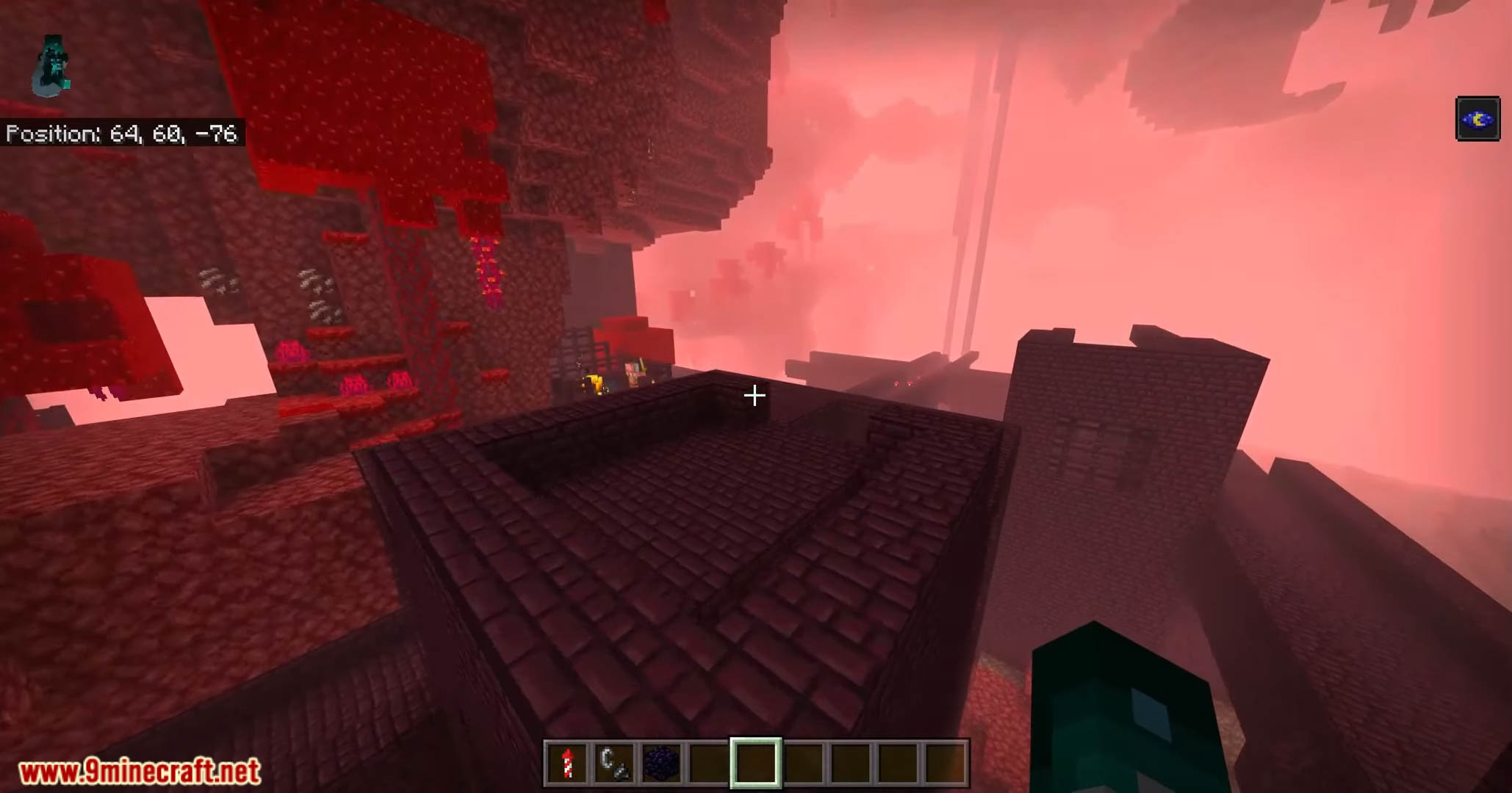Select the firework rocket hotbar slot
Screen dimensions: 1512x793
pyautogui.click(x=566, y=763)
